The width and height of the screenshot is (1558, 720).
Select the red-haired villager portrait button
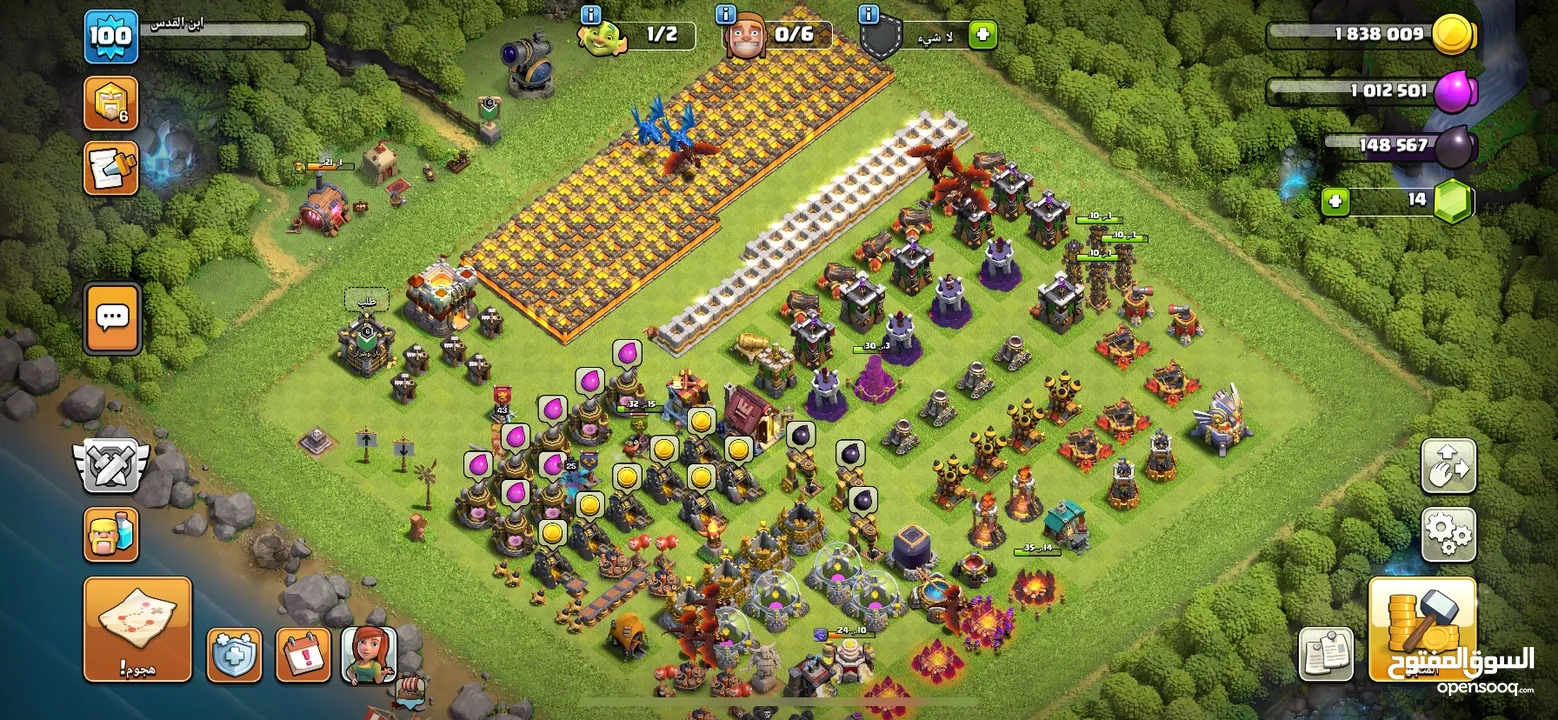[x=369, y=655]
